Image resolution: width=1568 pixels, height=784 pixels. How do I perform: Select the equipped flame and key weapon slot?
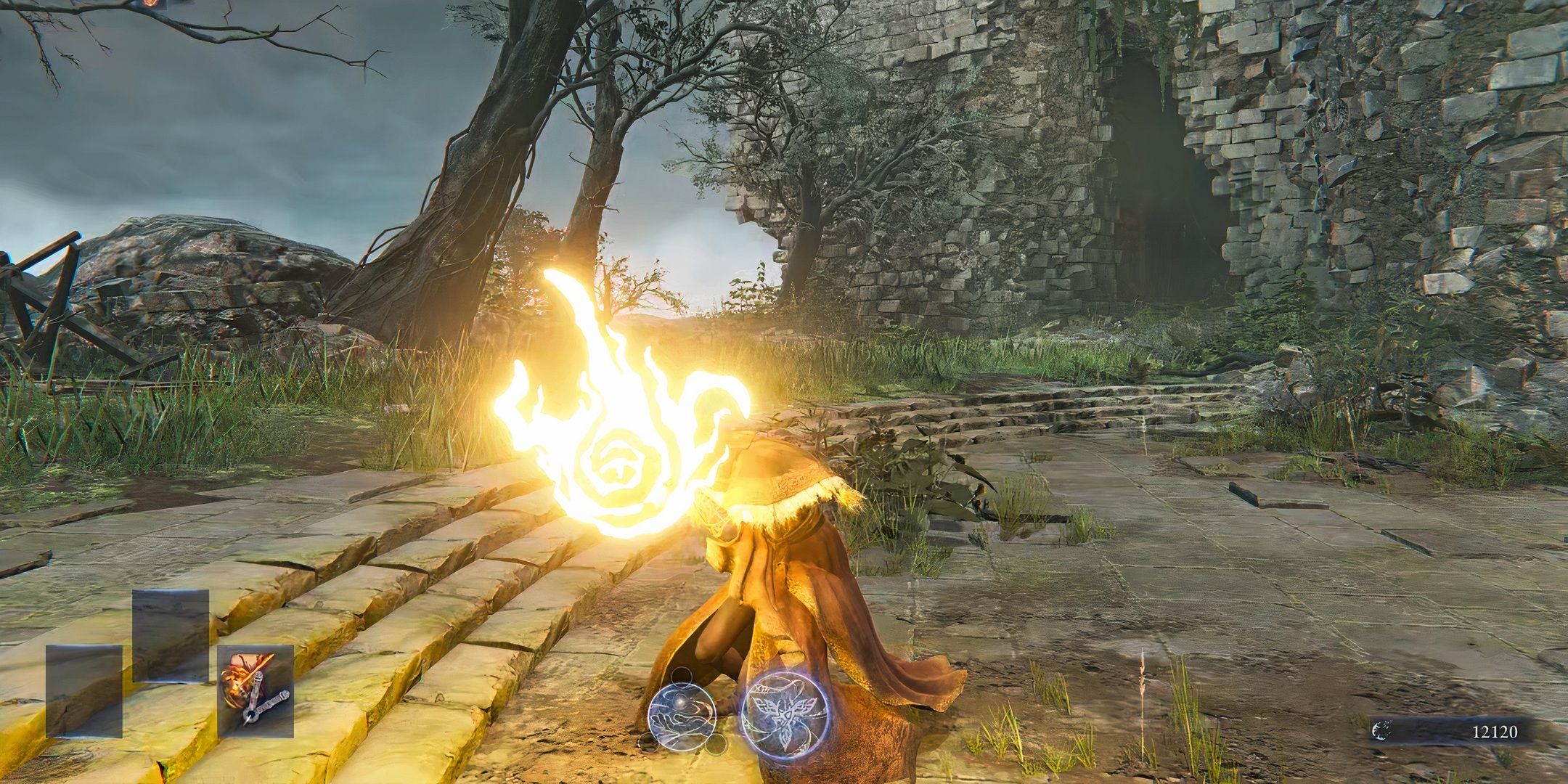[x=256, y=690]
